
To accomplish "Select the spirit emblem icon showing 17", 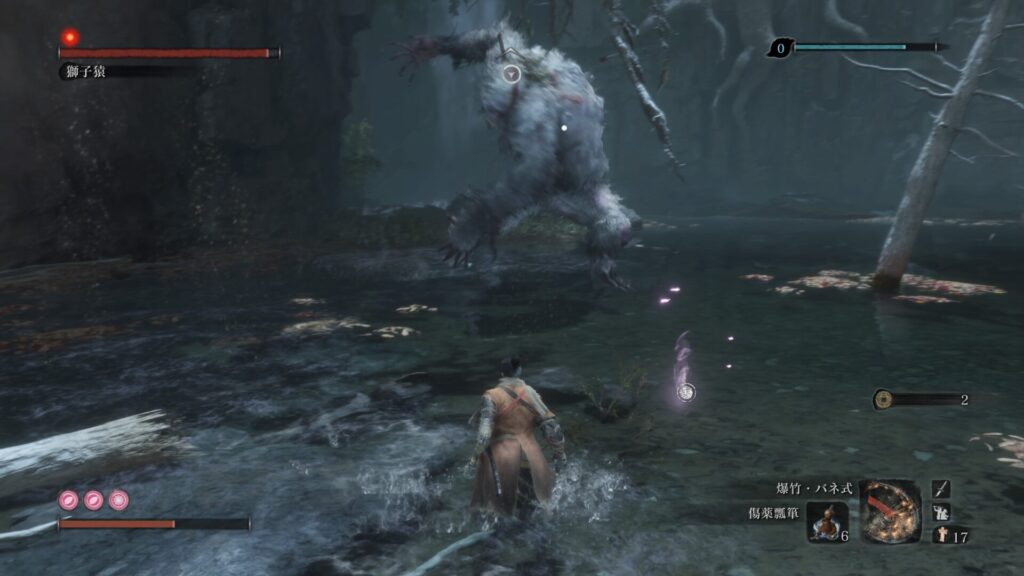I will 941,536.
